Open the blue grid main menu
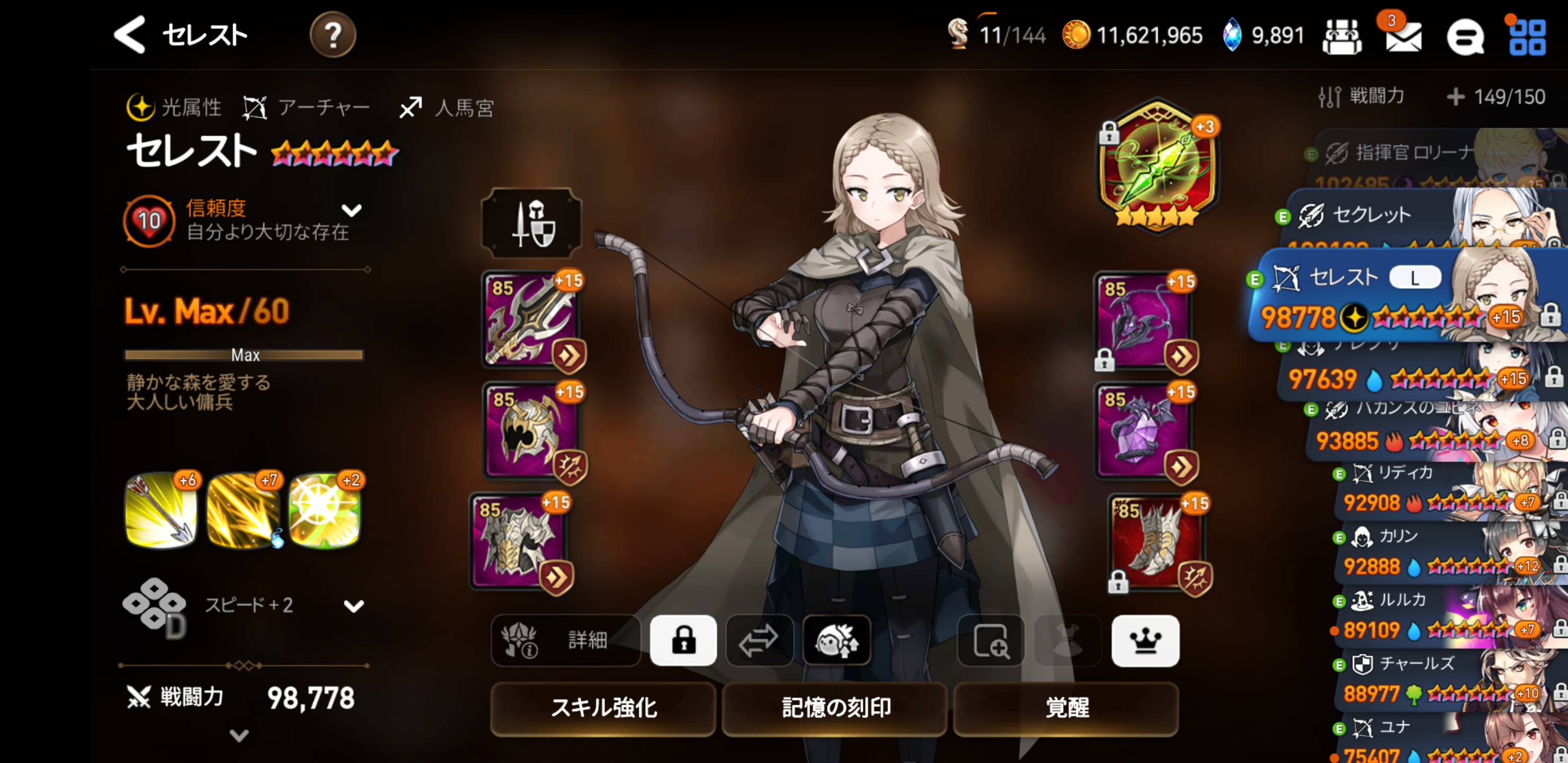This screenshot has height=763, width=1568. pos(1527,38)
